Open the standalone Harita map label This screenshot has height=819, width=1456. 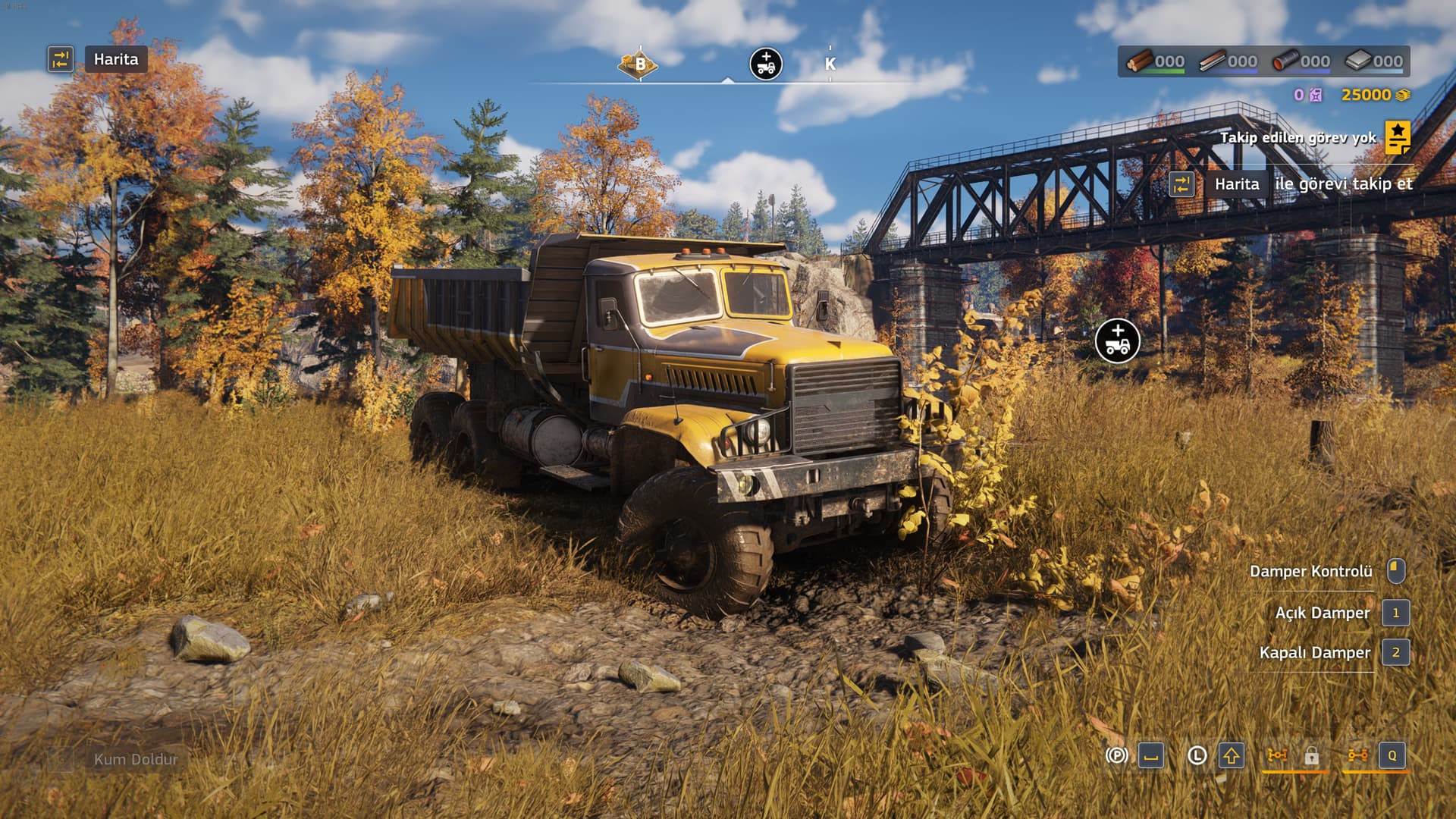pyautogui.click(x=115, y=59)
